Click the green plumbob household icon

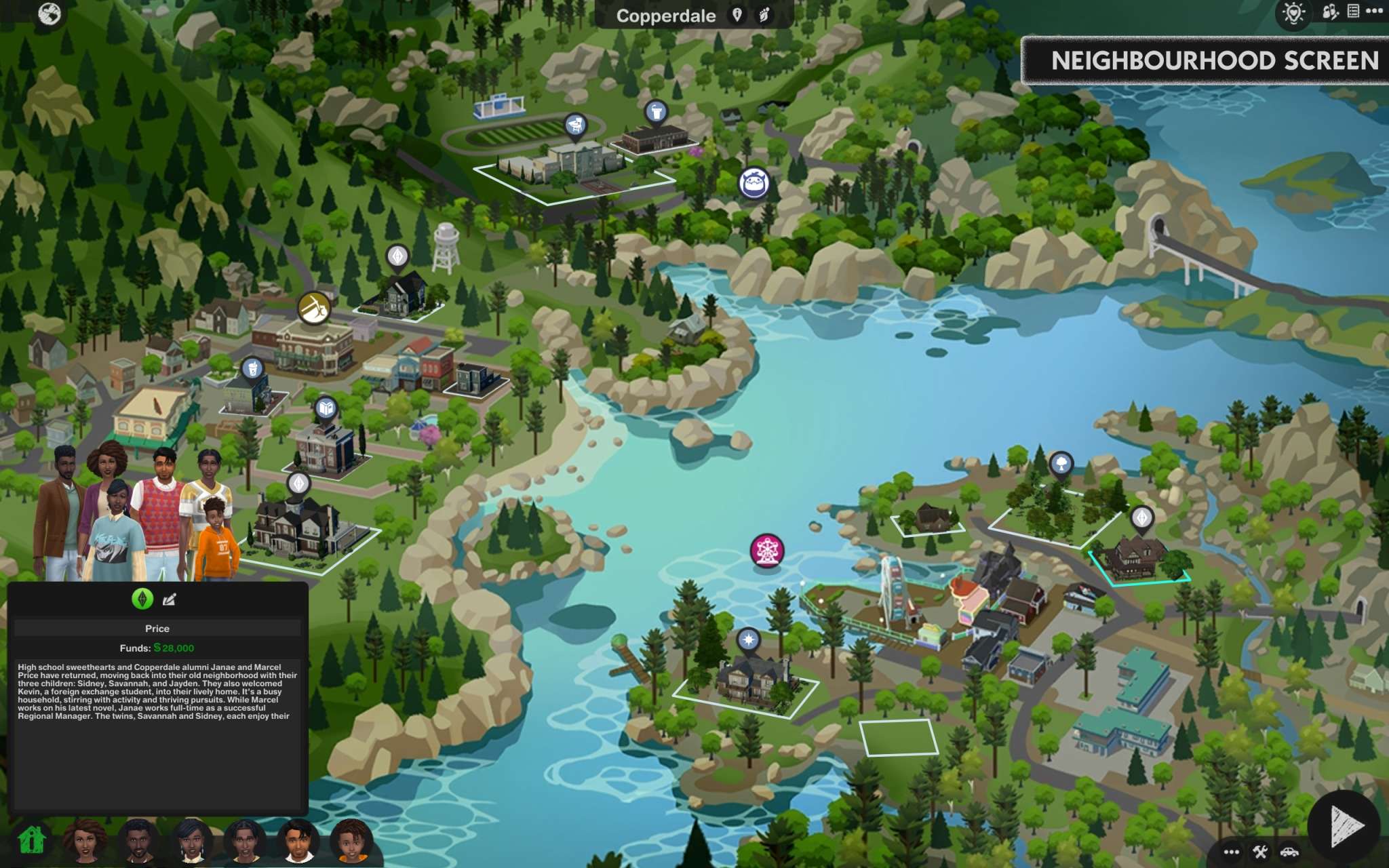click(x=142, y=599)
